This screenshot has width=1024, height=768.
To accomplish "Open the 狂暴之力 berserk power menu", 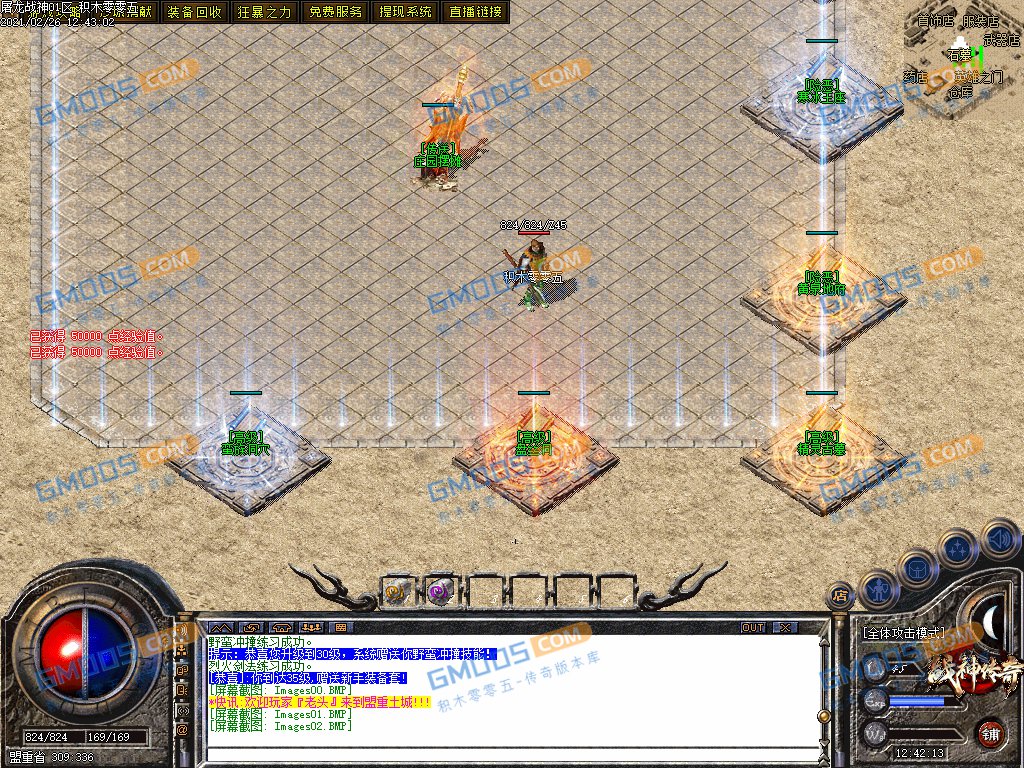I will [265, 12].
